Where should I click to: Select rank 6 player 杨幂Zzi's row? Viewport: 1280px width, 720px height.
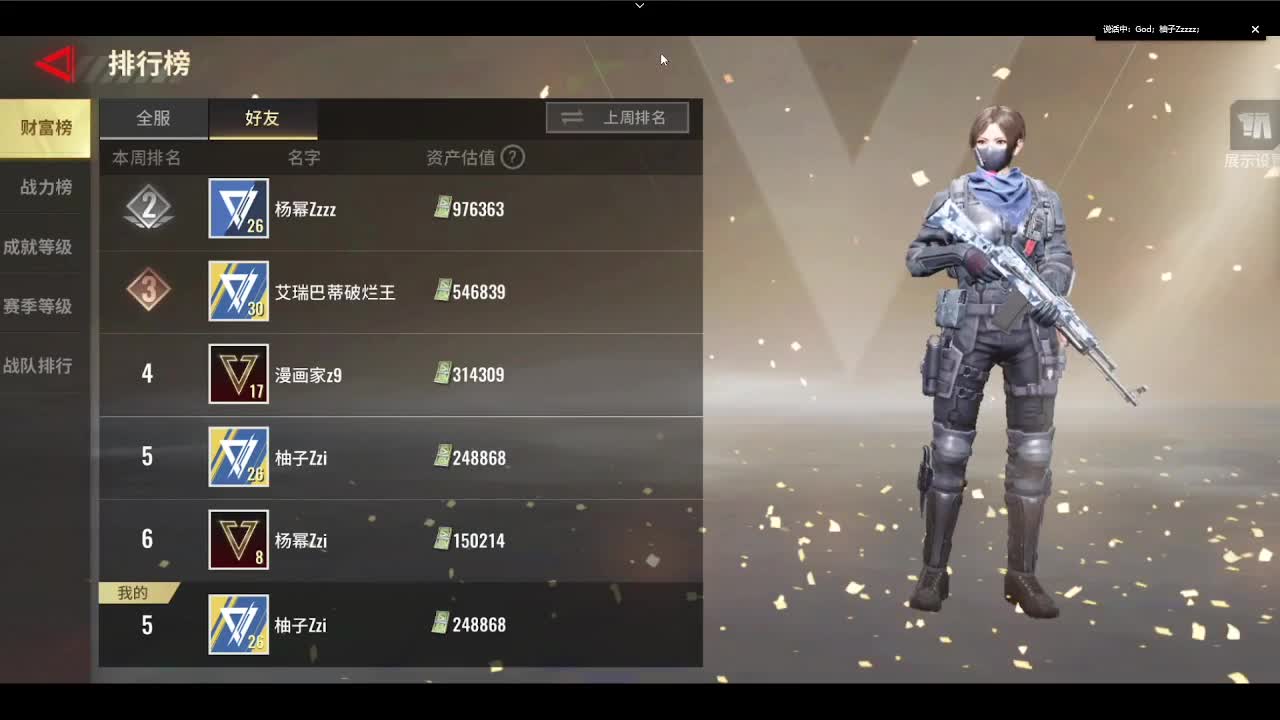tap(400, 540)
